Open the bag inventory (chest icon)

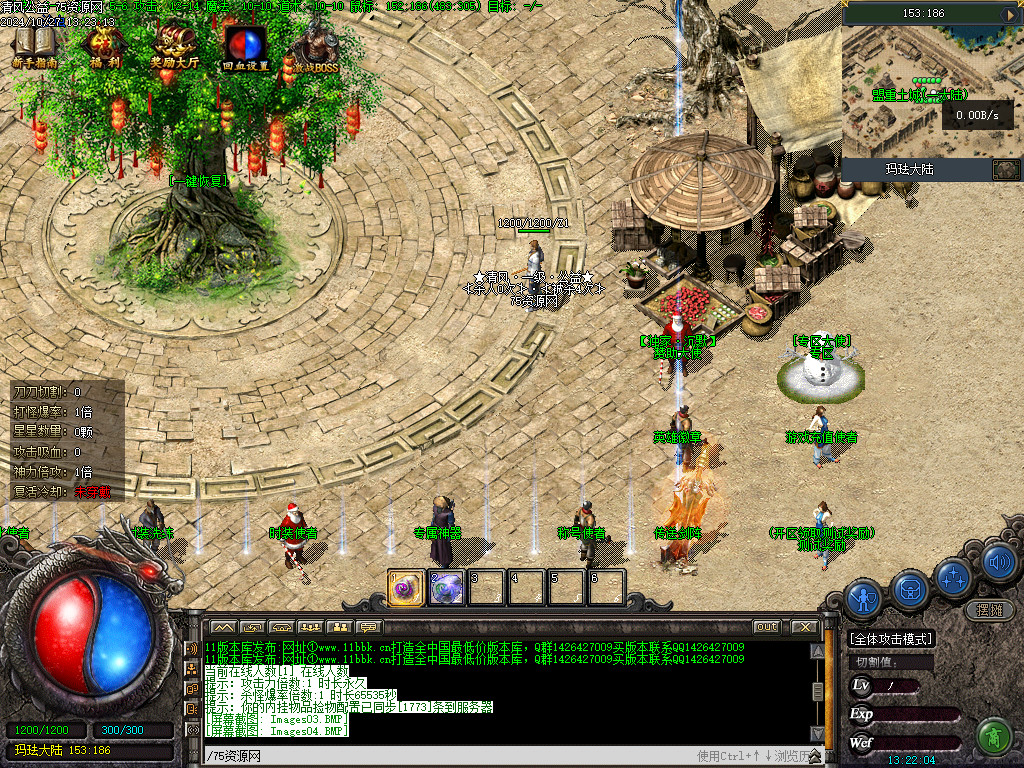910,588
